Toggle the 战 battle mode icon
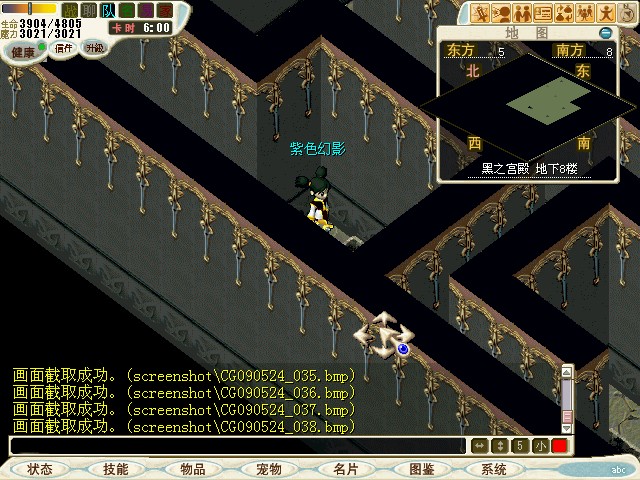 pos(69,10)
